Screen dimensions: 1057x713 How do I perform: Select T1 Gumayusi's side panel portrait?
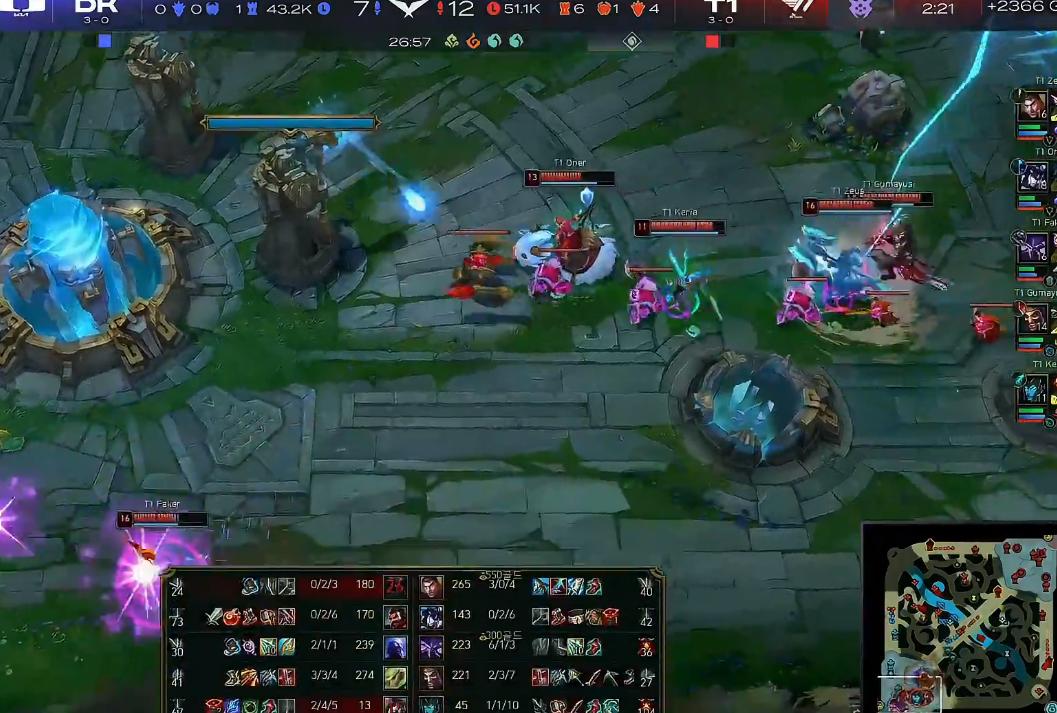tap(1034, 319)
